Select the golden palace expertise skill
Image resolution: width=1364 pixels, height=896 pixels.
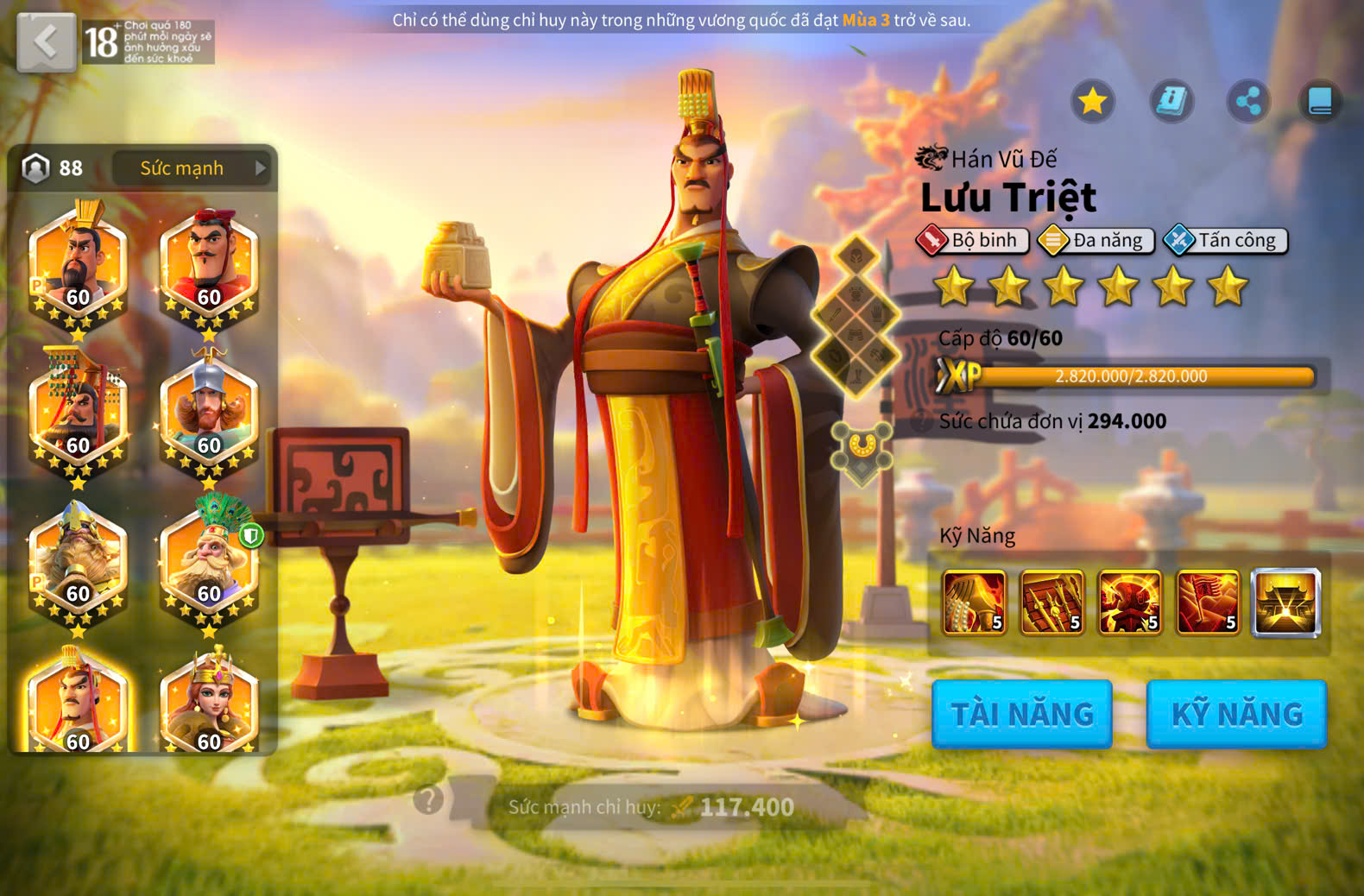(x=1285, y=603)
